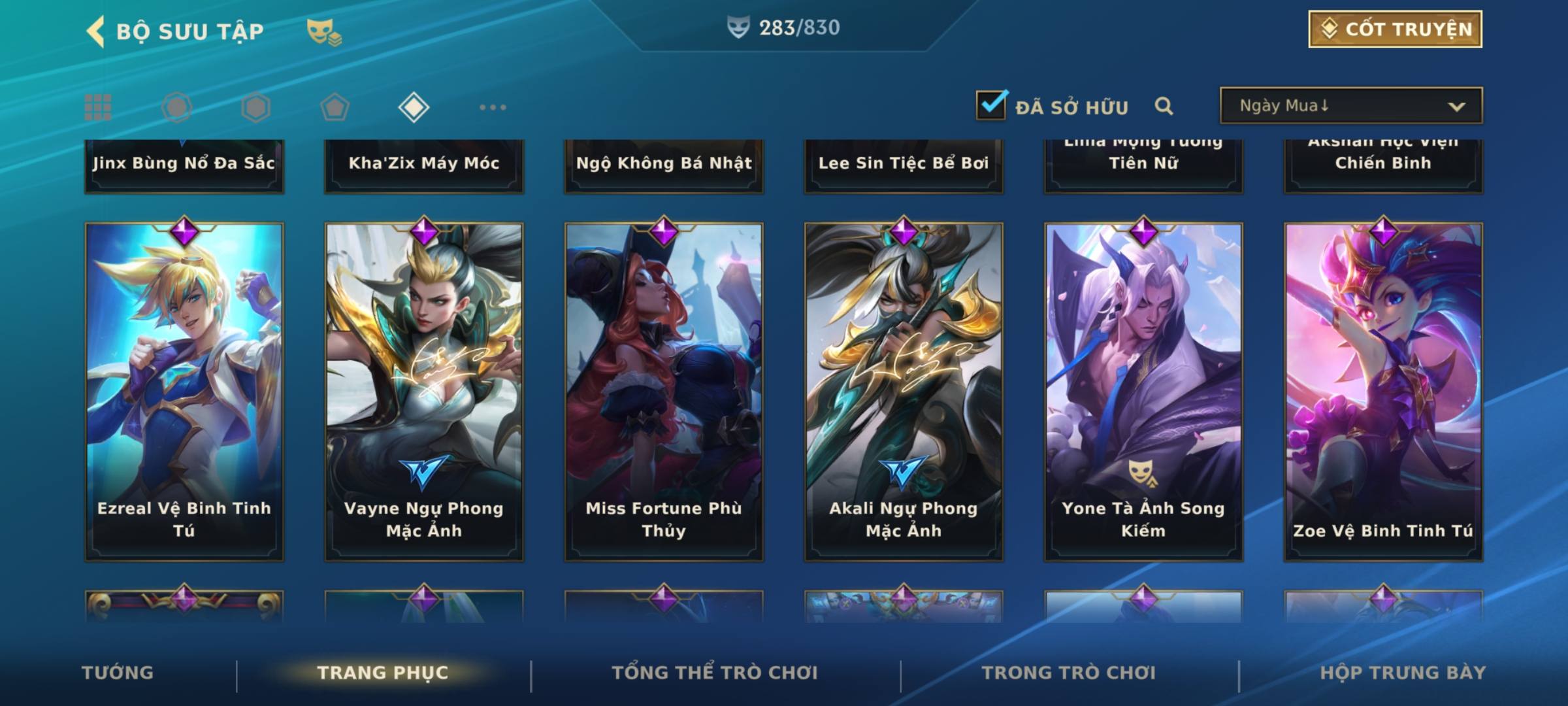The height and width of the screenshot is (706, 1568).
Task: Go back from Bộ Sưu Tập
Action: pyautogui.click(x=96, y=31)
